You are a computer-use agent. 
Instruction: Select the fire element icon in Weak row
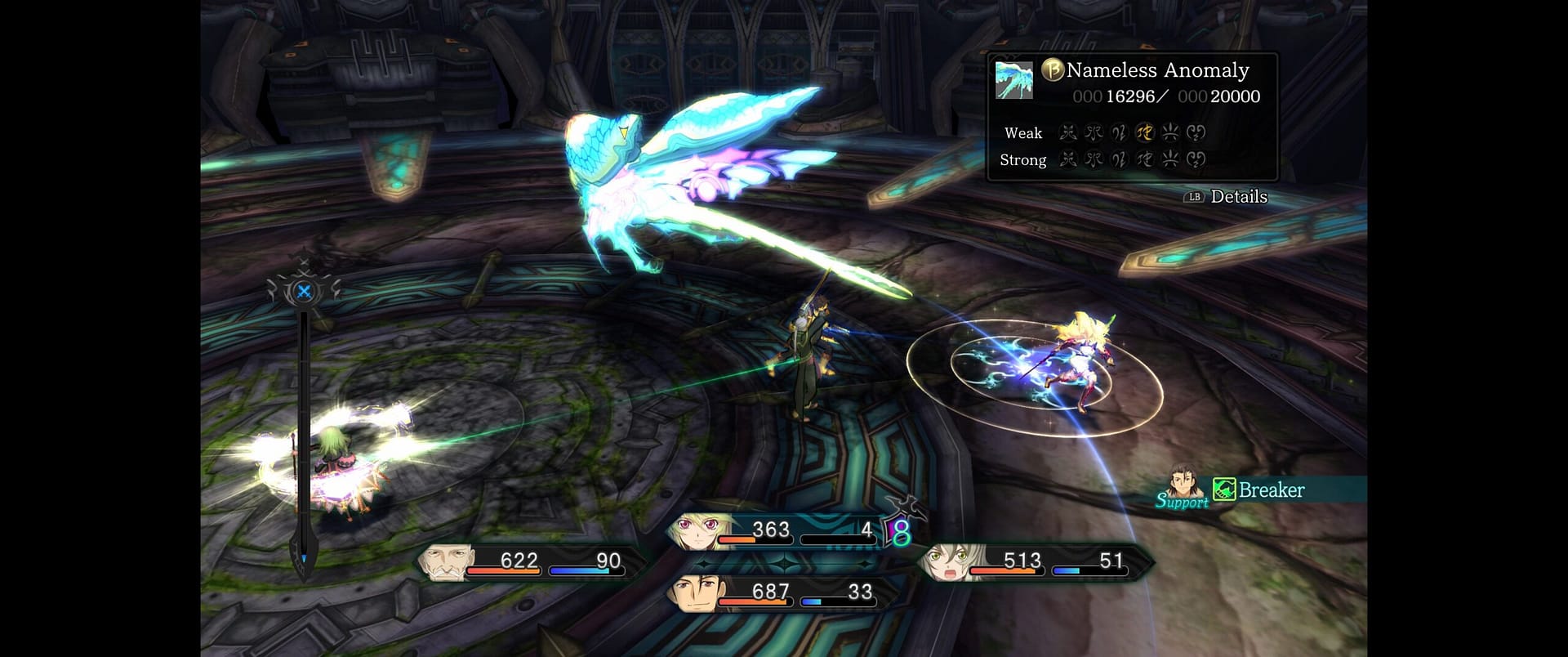(1069, 133)
